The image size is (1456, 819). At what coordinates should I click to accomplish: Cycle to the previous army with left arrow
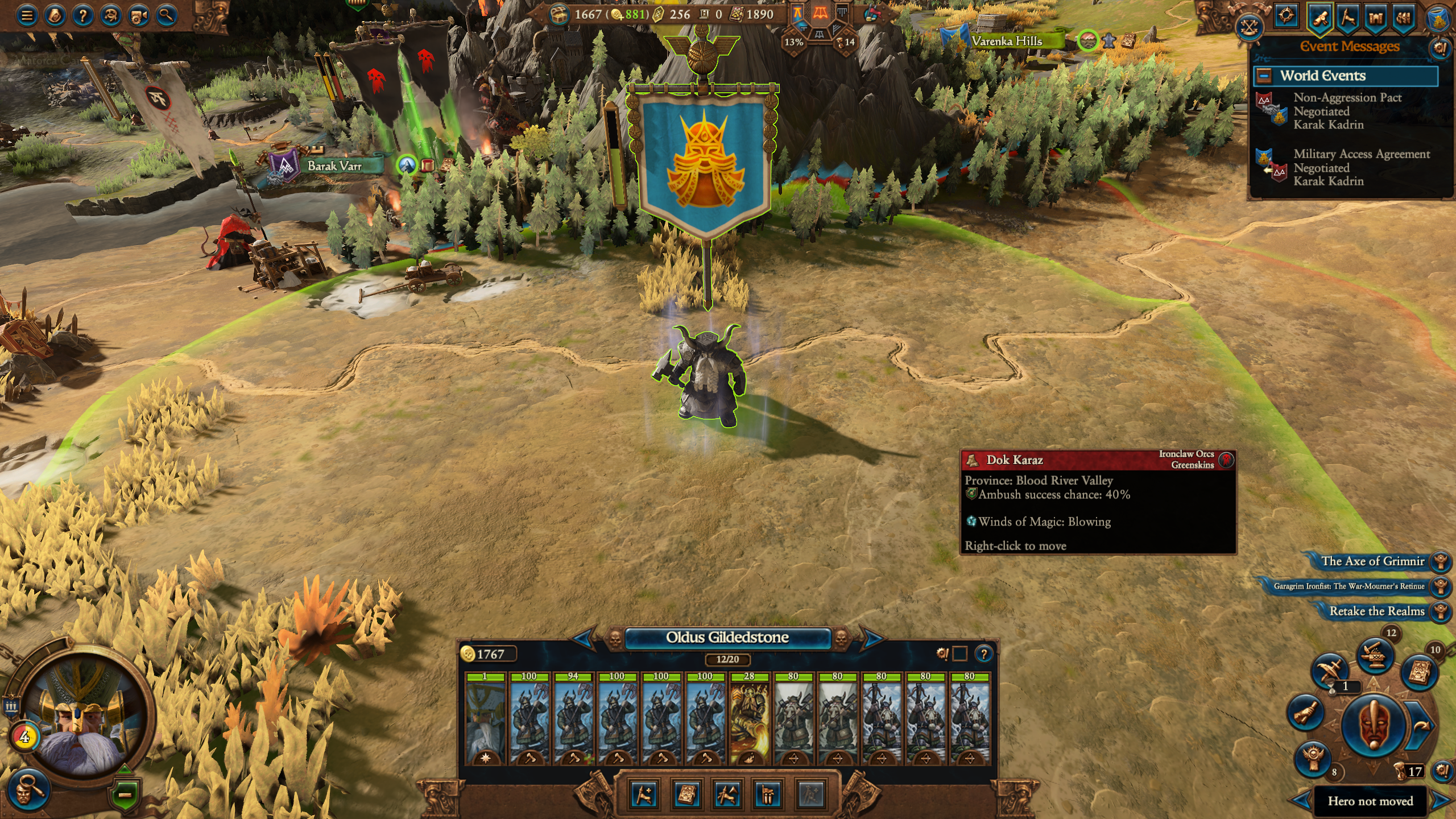(584, 638)
